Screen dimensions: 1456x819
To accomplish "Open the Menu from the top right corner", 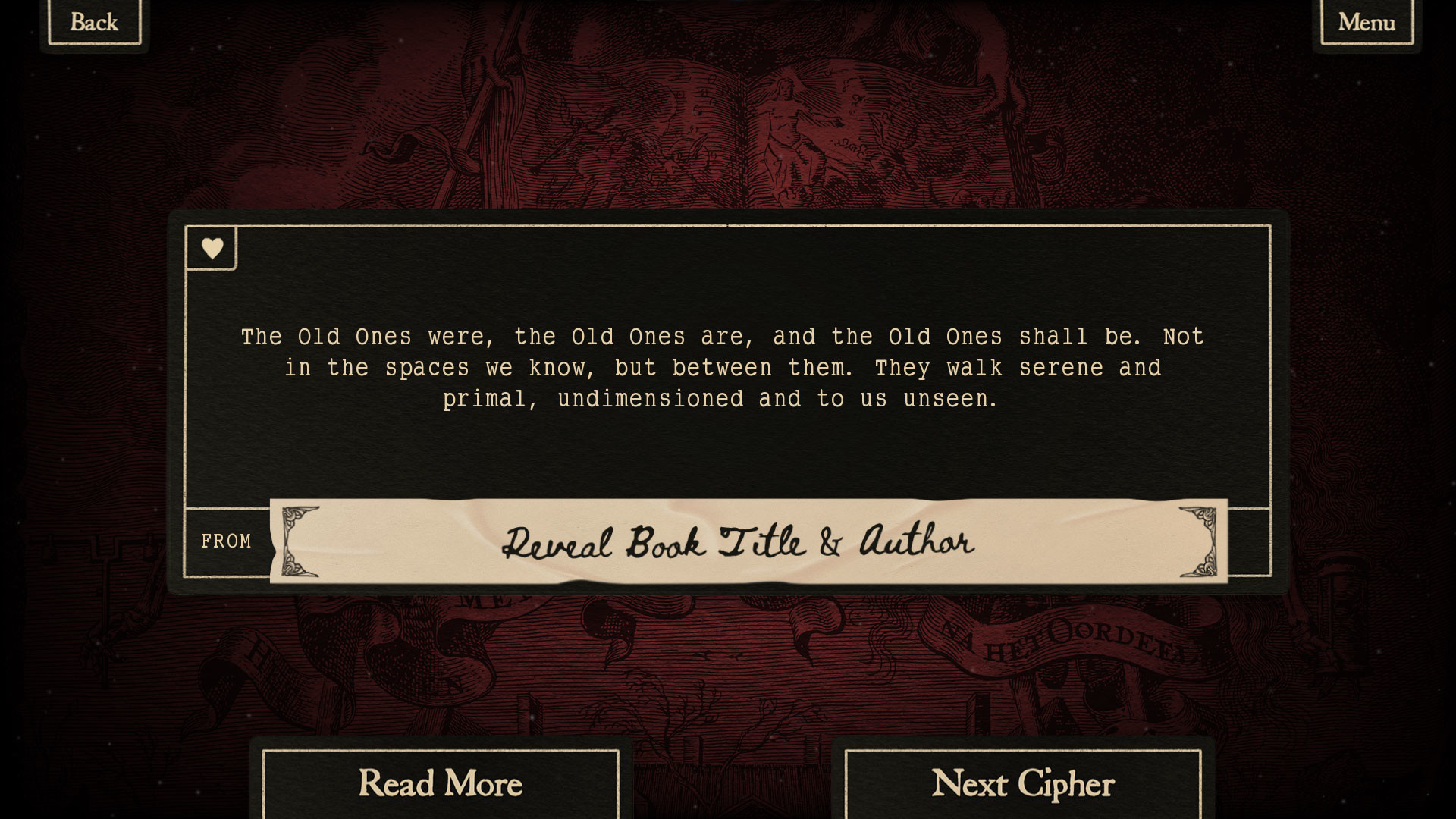I will pyautogui.click(x=1365, y=22).
